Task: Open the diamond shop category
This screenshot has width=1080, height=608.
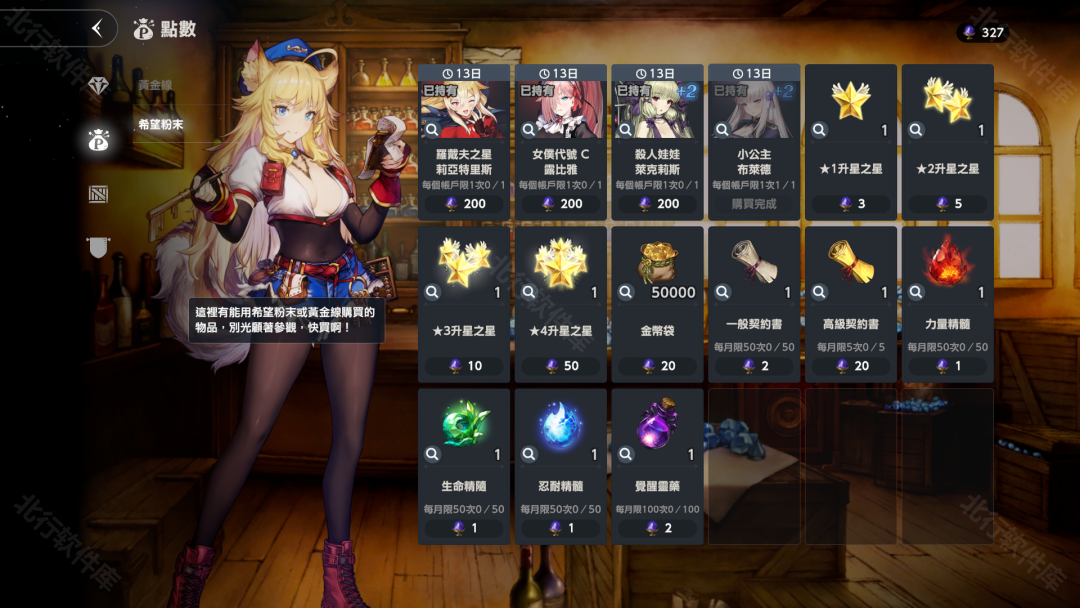Action: (98, 86)
